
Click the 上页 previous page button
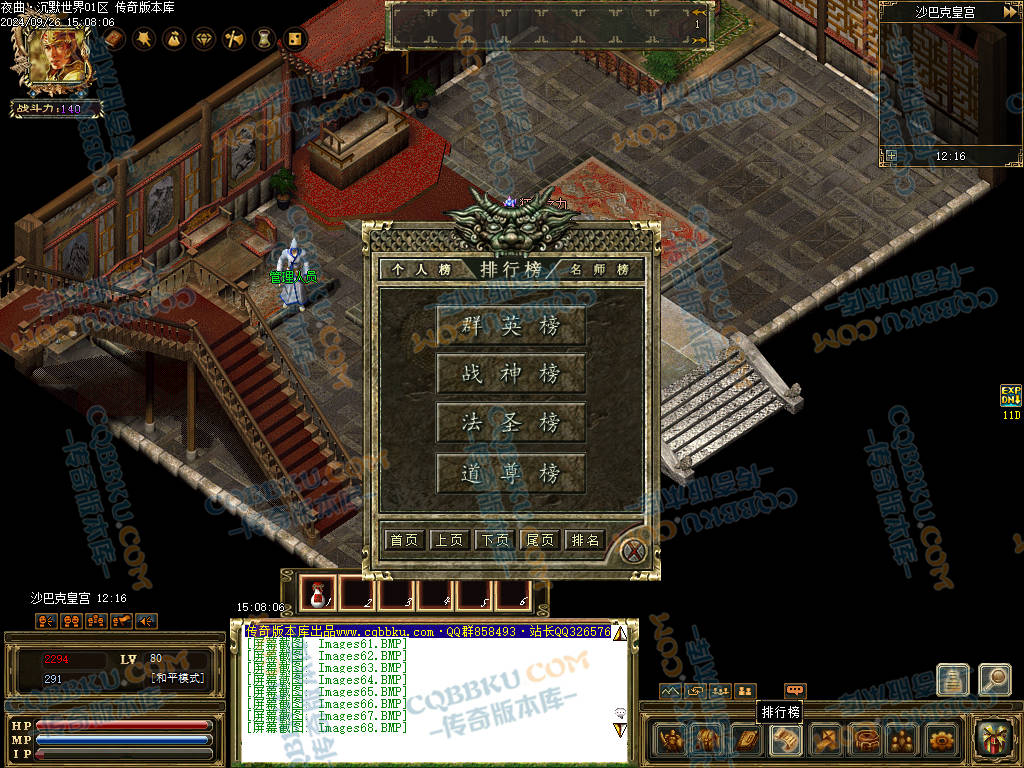coord(449,540)
